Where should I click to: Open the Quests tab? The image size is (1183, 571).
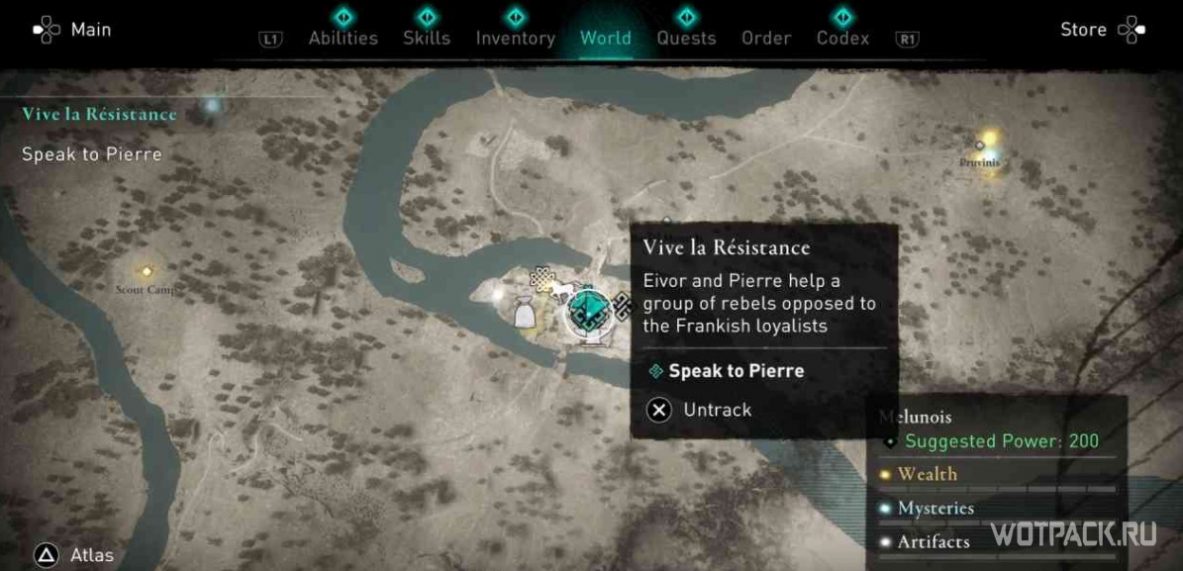(686, 38)
